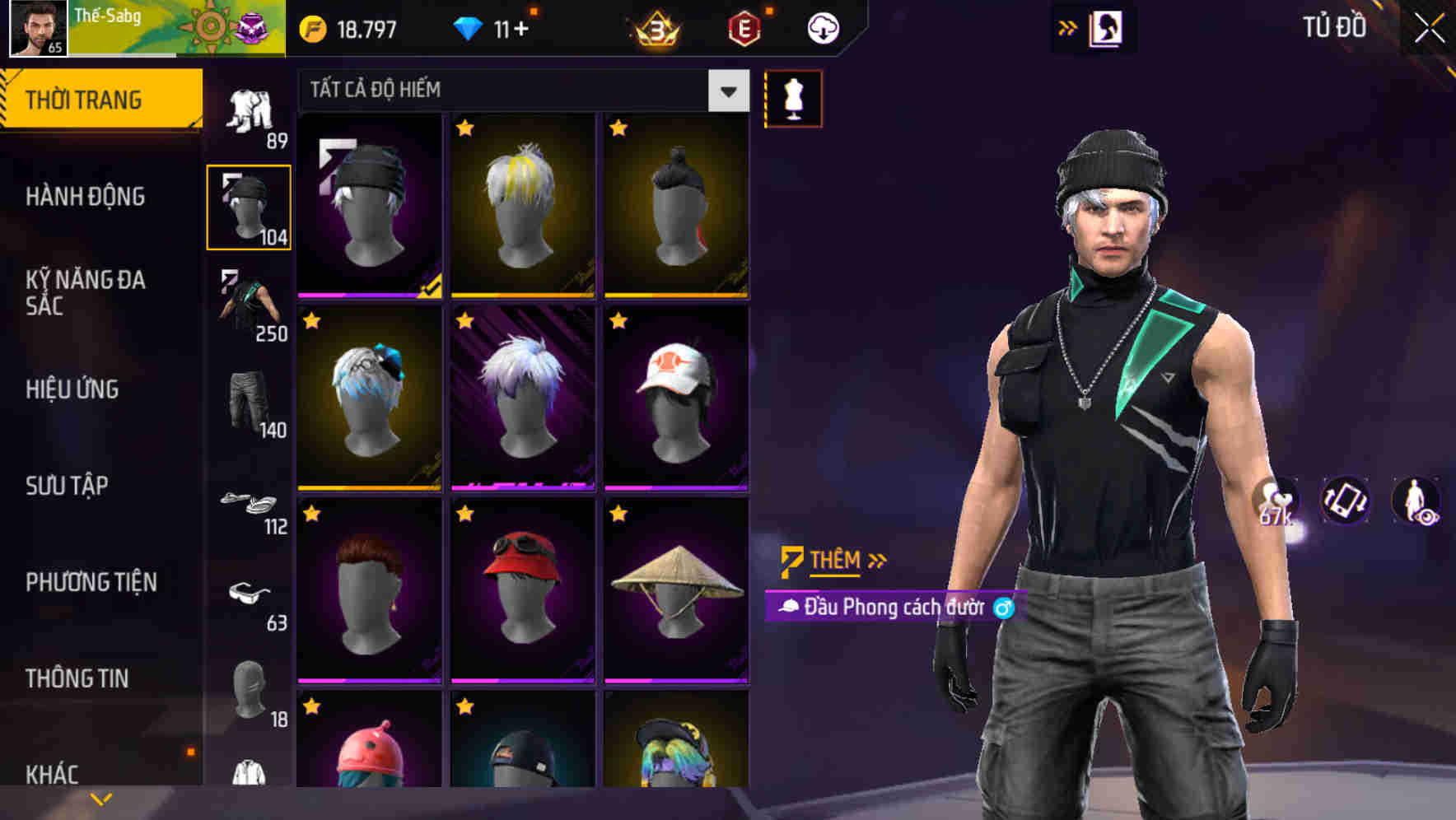Click the down chevron below the KHÁC menu
The height and width of the screenshot is (820, 1456).
pos(100,800)
